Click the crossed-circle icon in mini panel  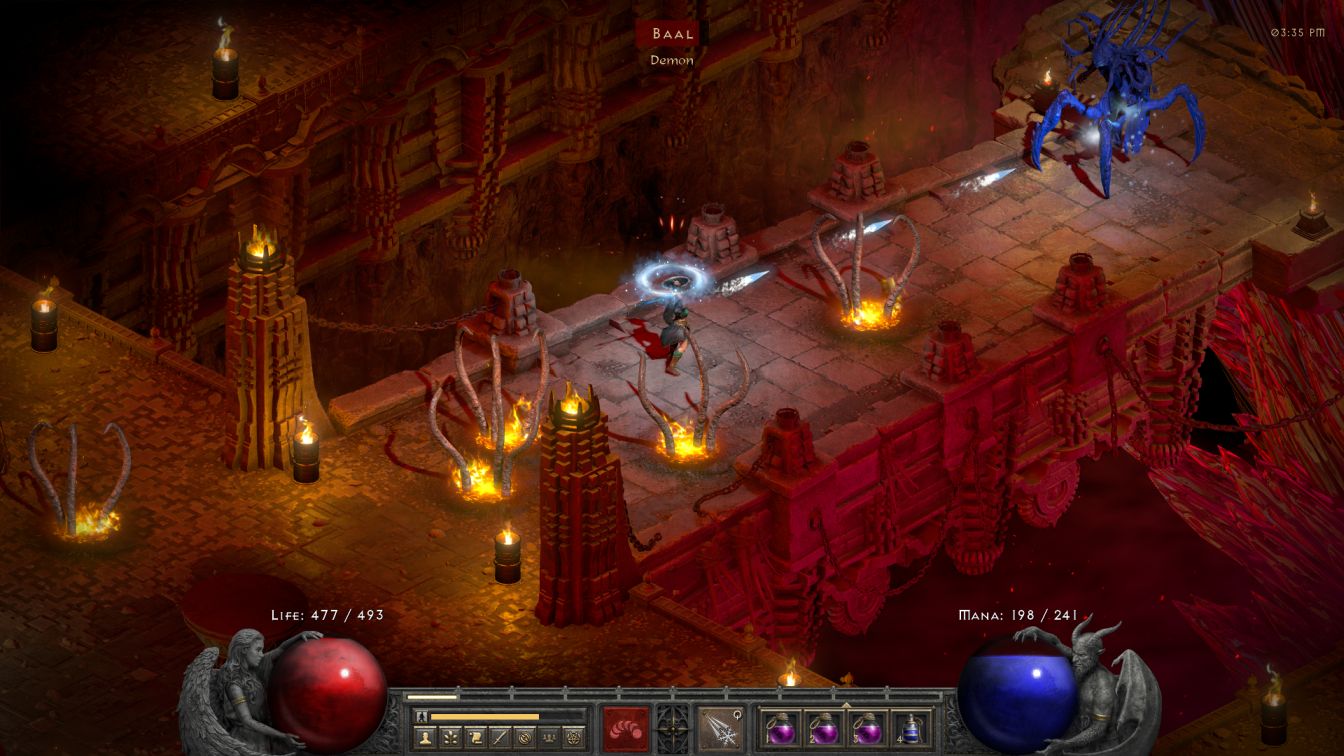(x=527, y=738)
